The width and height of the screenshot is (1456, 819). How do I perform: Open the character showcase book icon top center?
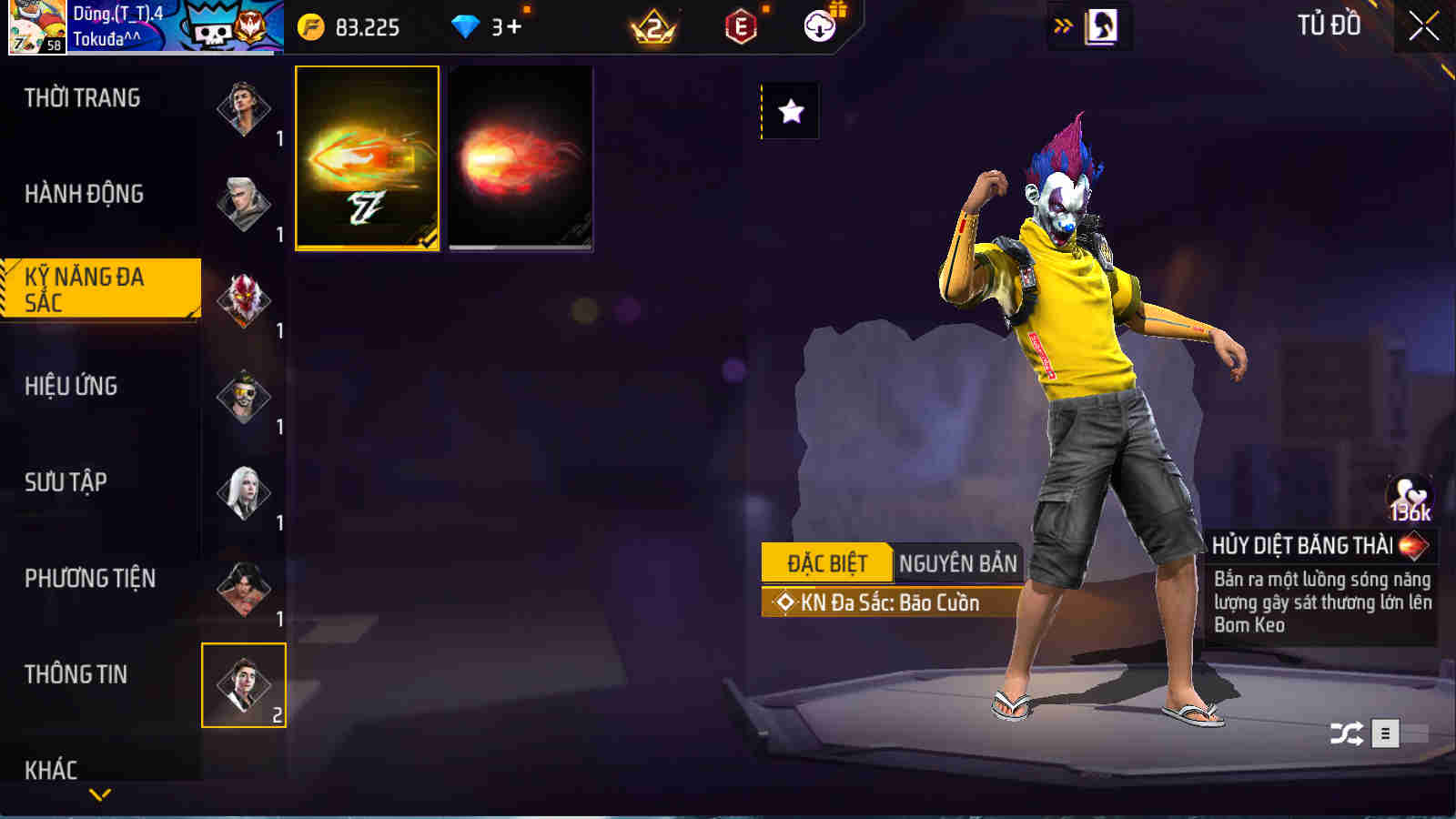click(1103, 26)
